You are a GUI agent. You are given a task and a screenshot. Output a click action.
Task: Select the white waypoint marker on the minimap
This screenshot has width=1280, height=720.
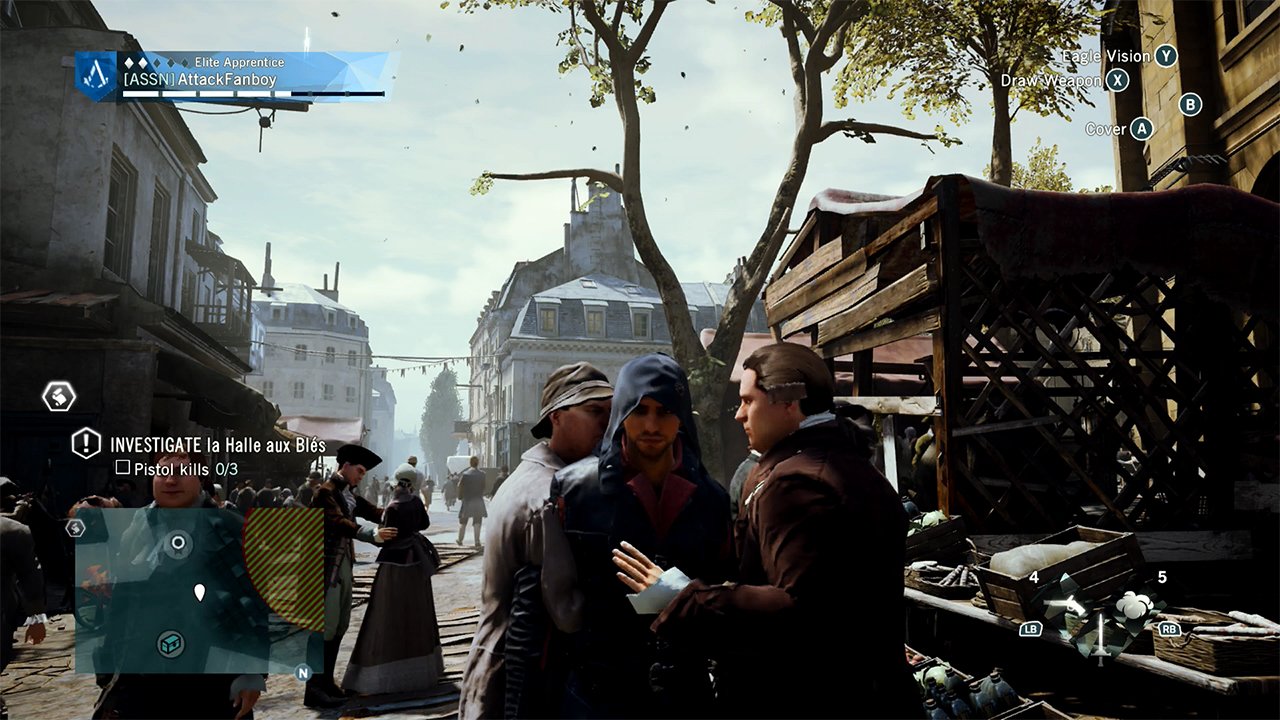(x=200, y=593)
